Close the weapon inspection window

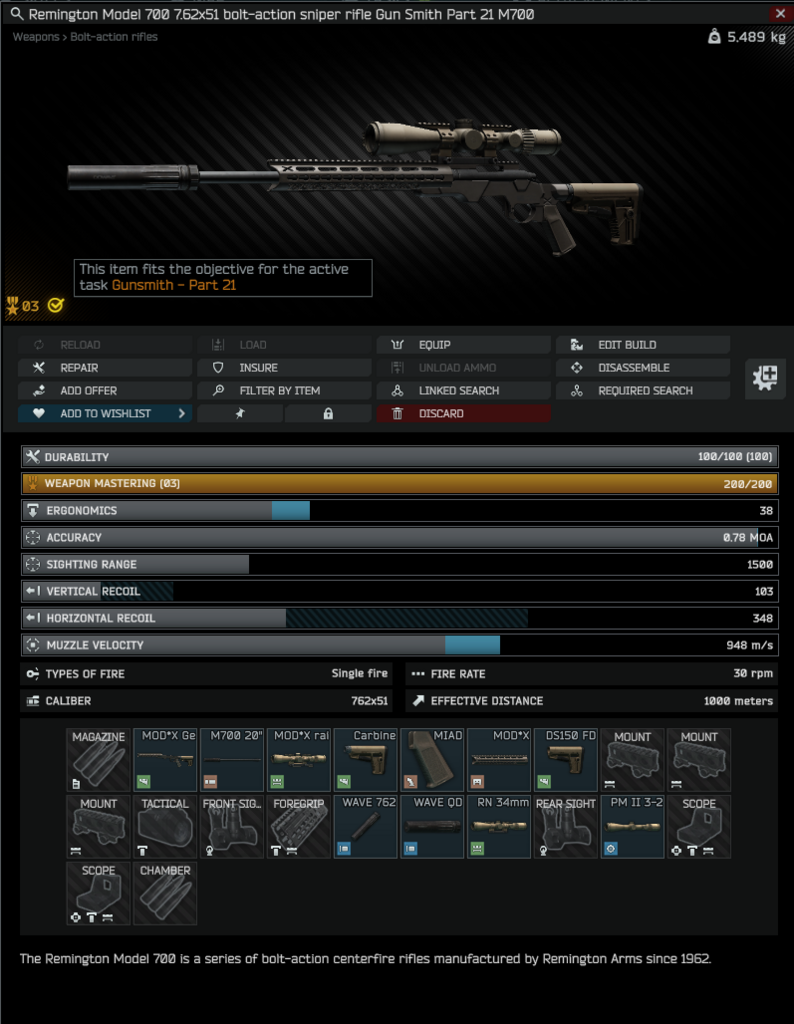[x=780, y=13]
